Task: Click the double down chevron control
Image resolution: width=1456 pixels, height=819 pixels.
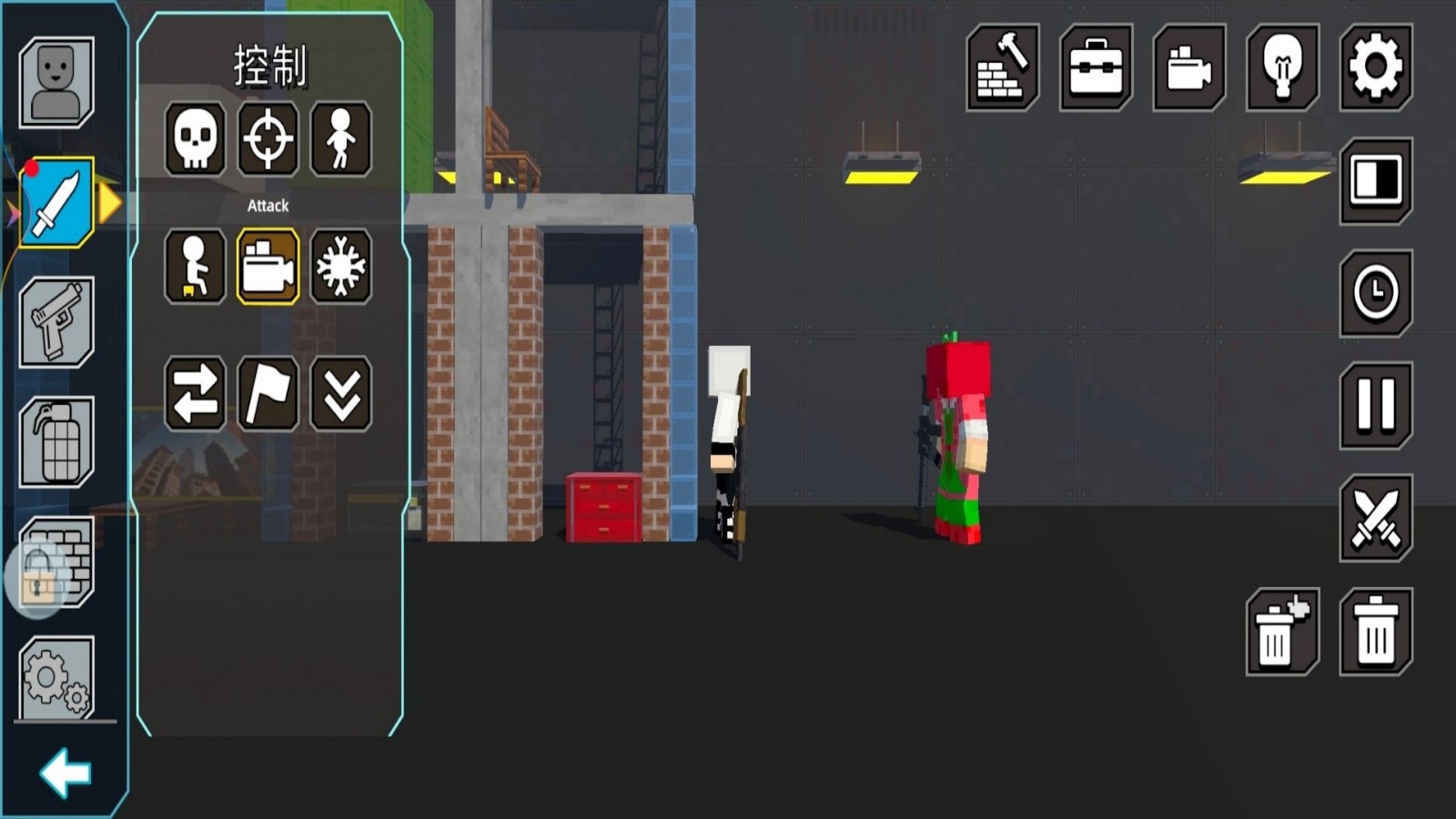Action: pos(340,394)
